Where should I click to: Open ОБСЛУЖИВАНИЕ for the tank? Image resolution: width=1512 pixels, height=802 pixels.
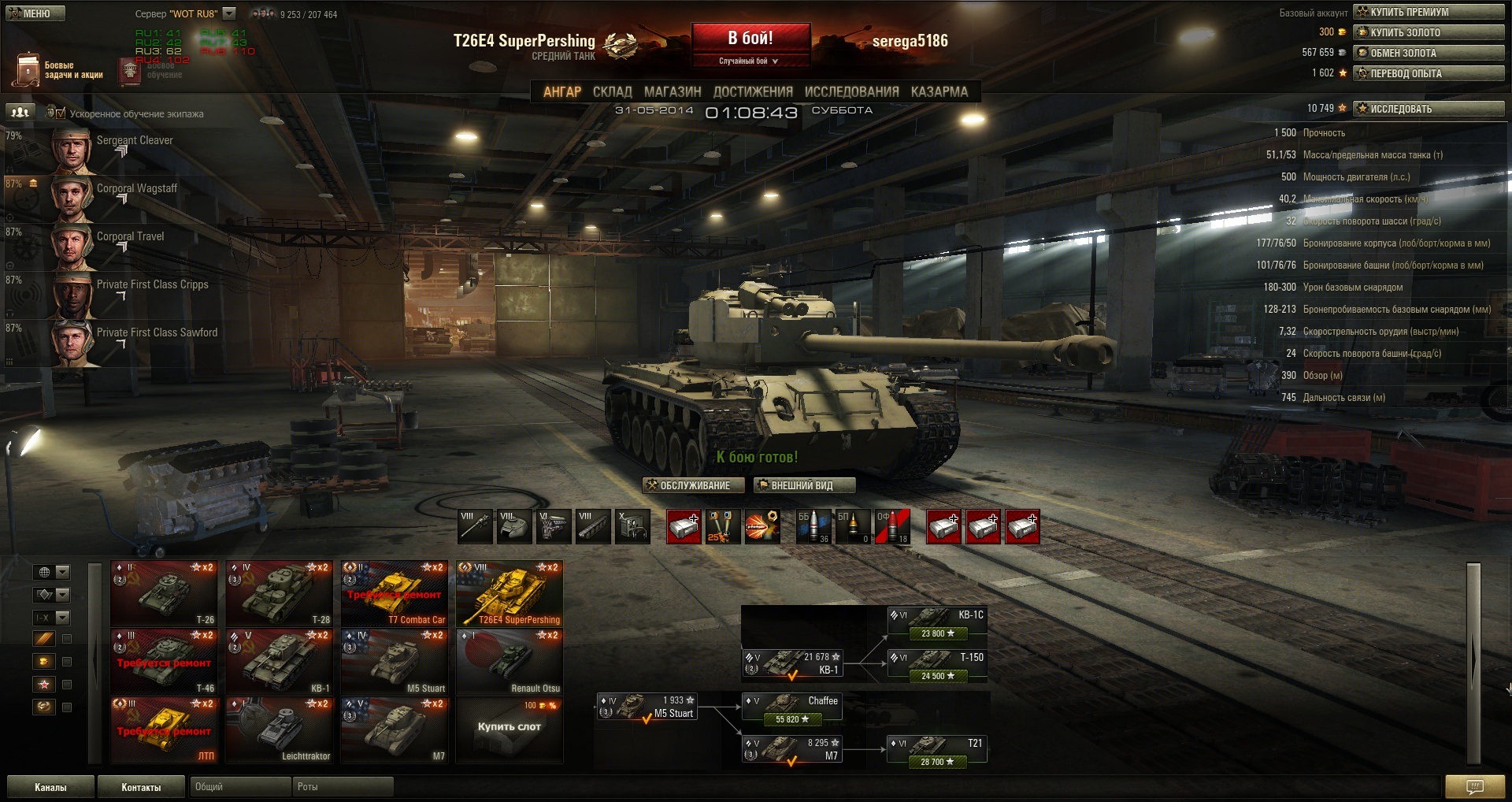(x=688, y=485)
